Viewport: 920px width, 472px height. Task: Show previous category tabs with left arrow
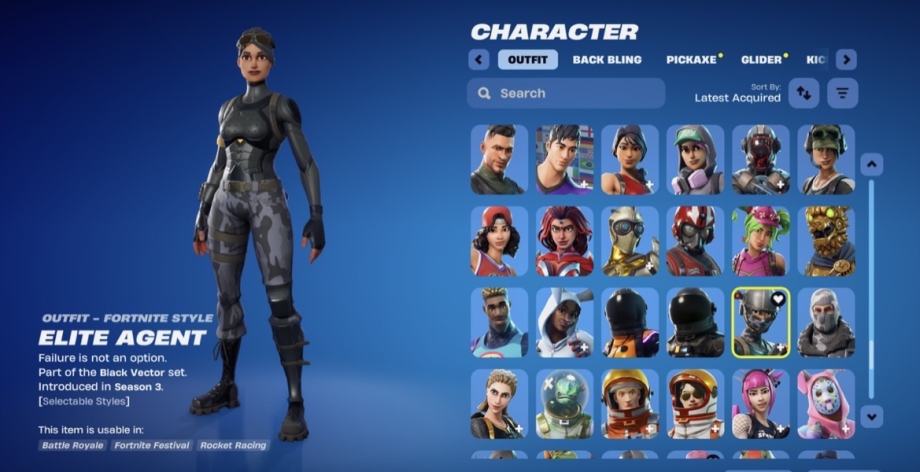(x=479, y=60)
